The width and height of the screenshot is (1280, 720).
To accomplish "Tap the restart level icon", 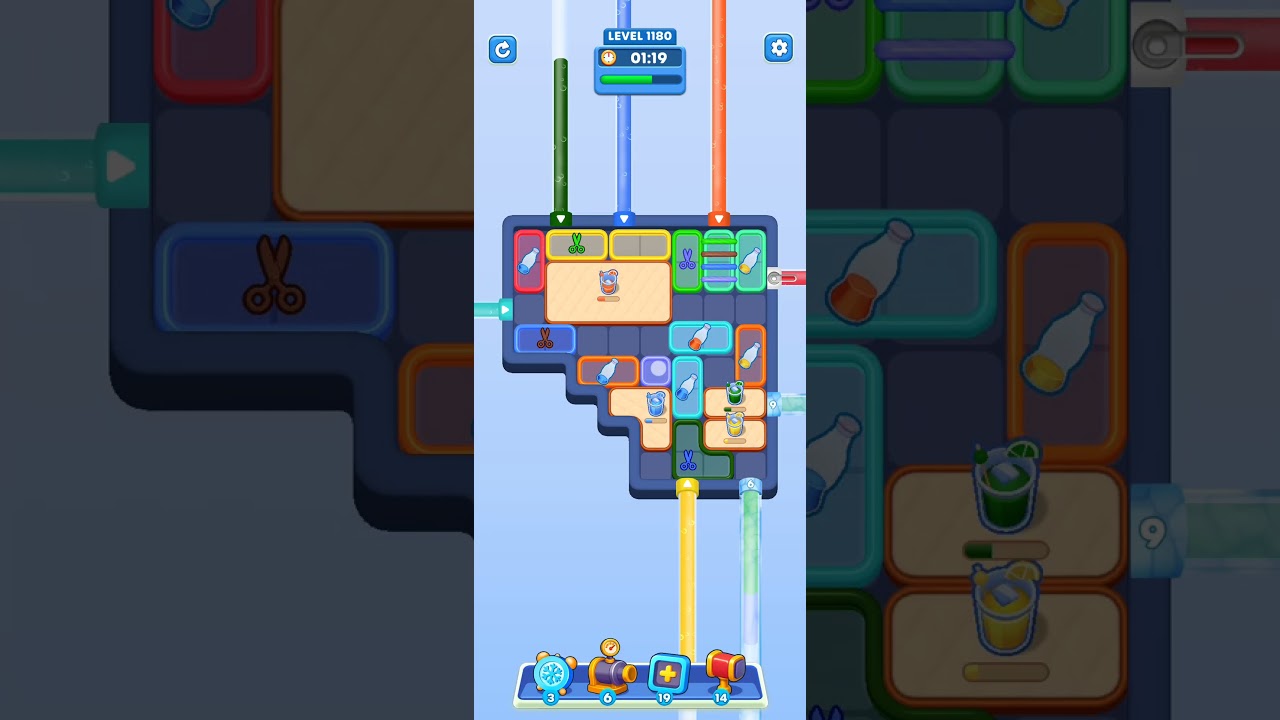I will [503, 49].
